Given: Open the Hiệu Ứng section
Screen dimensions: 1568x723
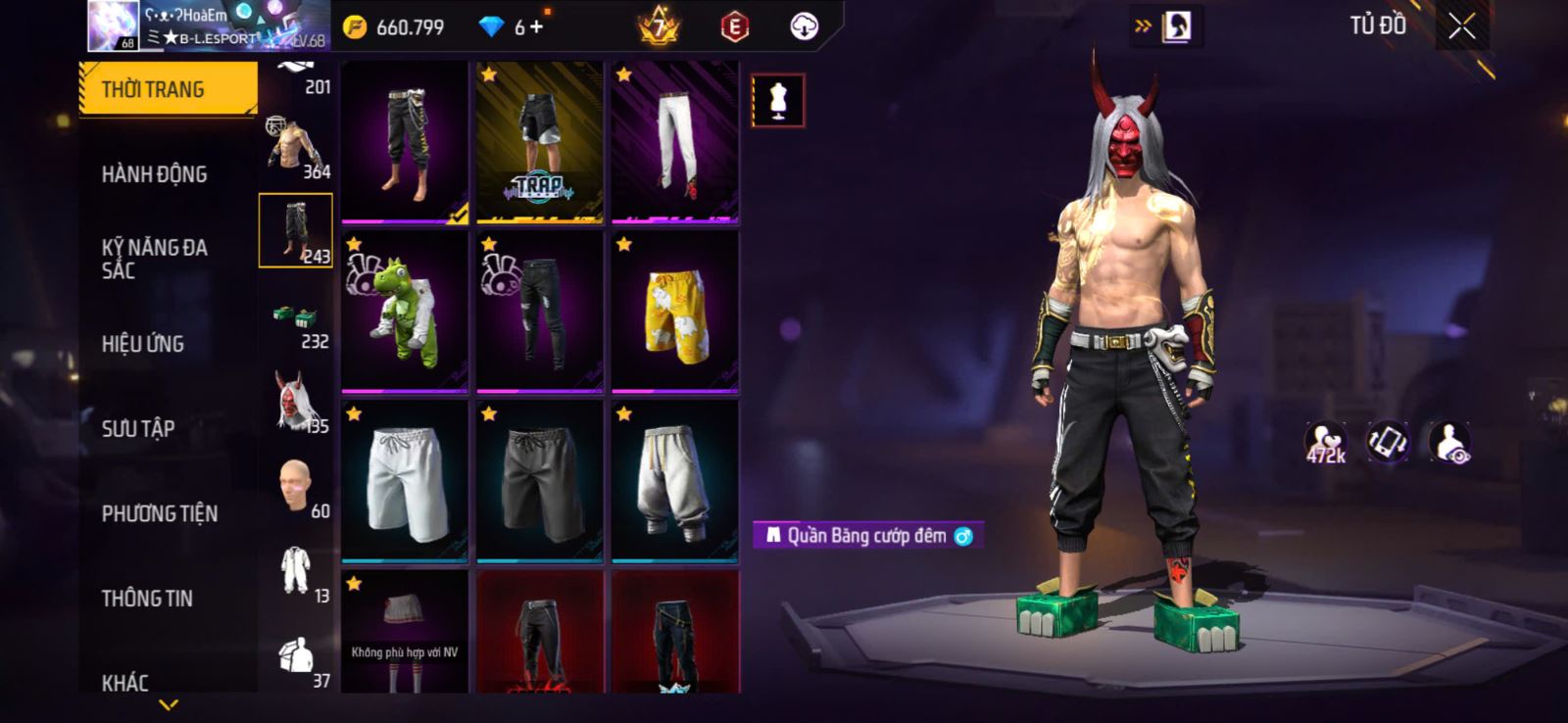Looking at the screenshot, I should click(x=143, y=344).
